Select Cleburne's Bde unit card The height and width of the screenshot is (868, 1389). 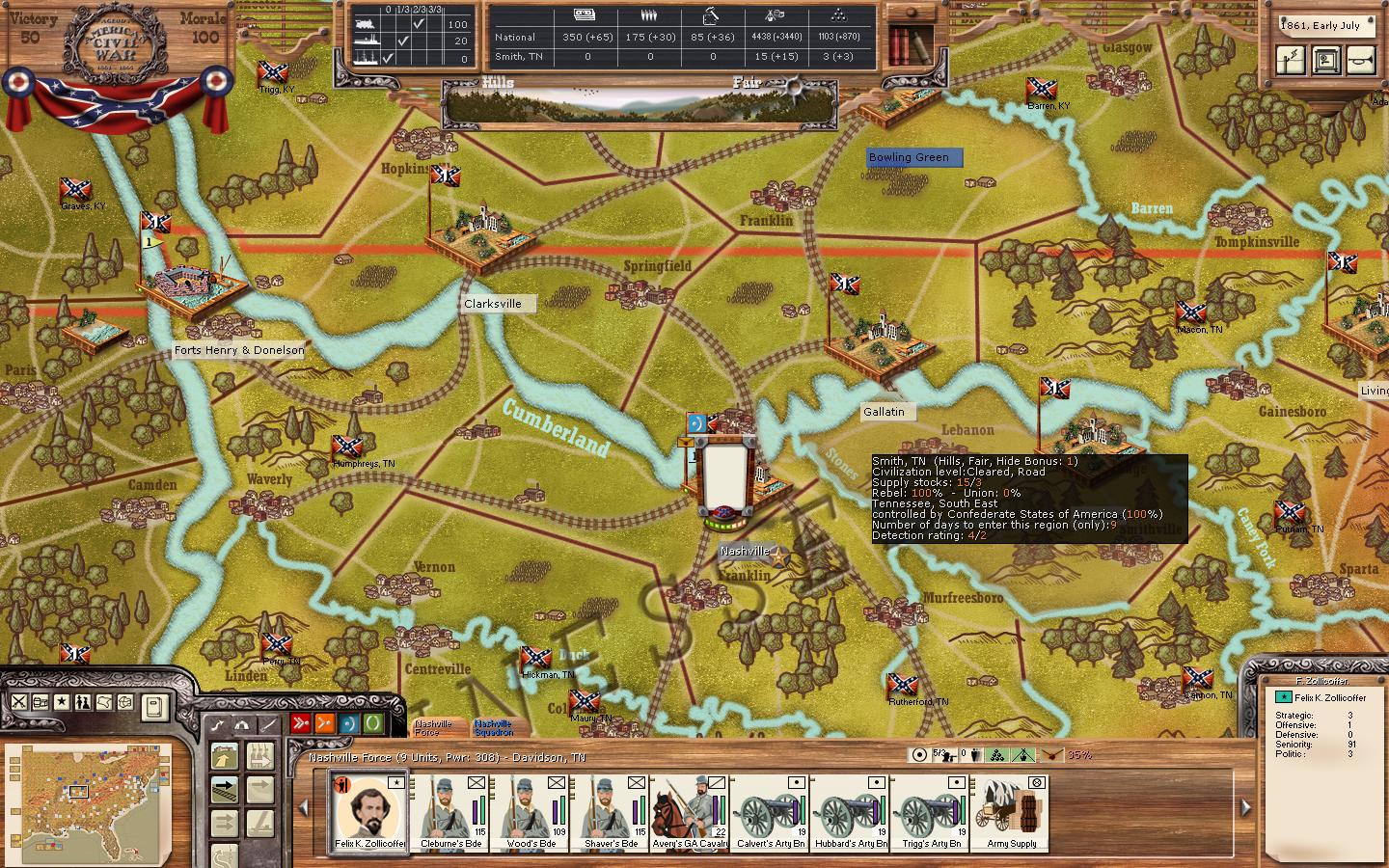click(x=450, y=810)
